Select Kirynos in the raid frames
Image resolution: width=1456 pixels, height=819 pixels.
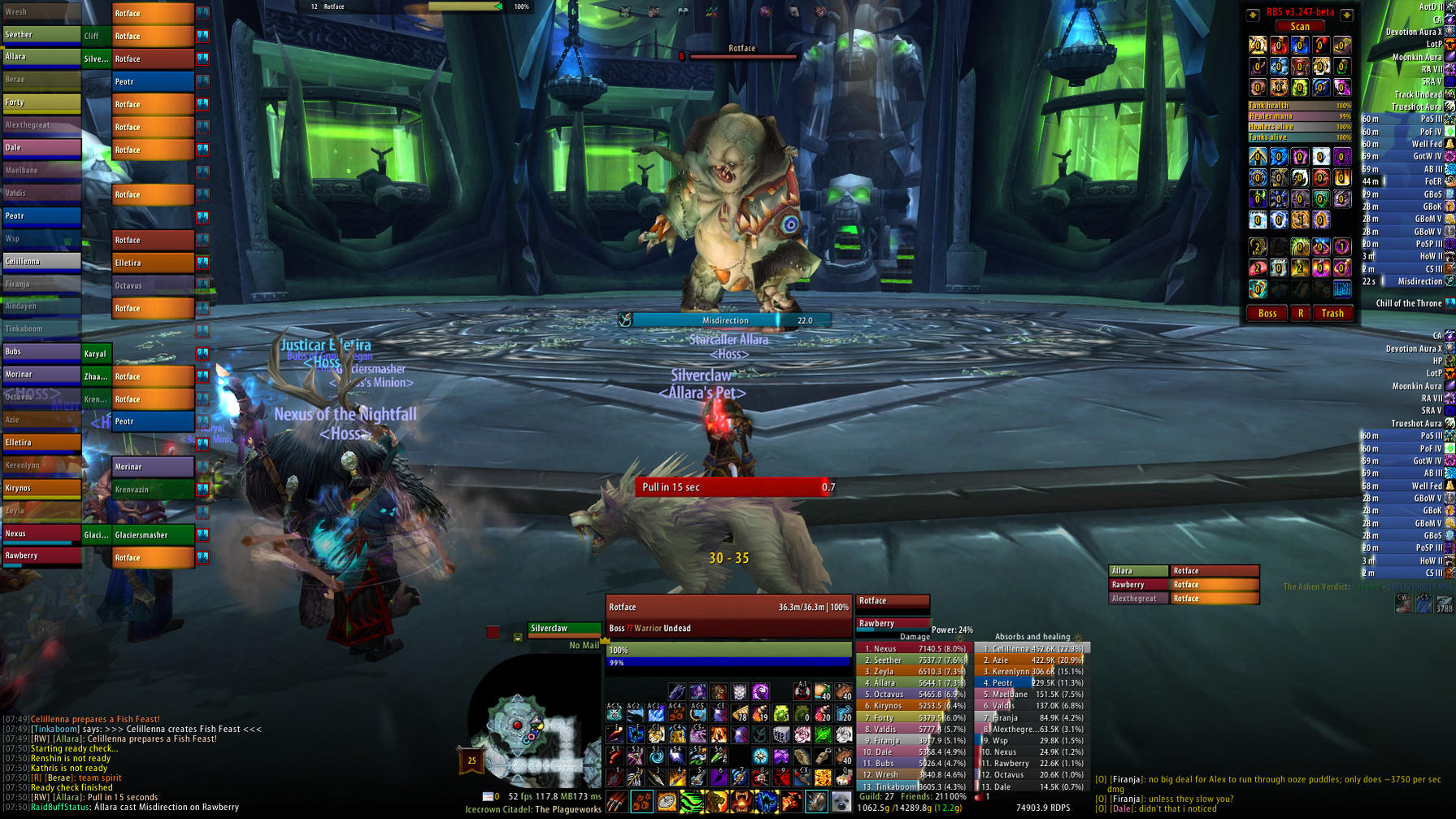coord(41,488)
